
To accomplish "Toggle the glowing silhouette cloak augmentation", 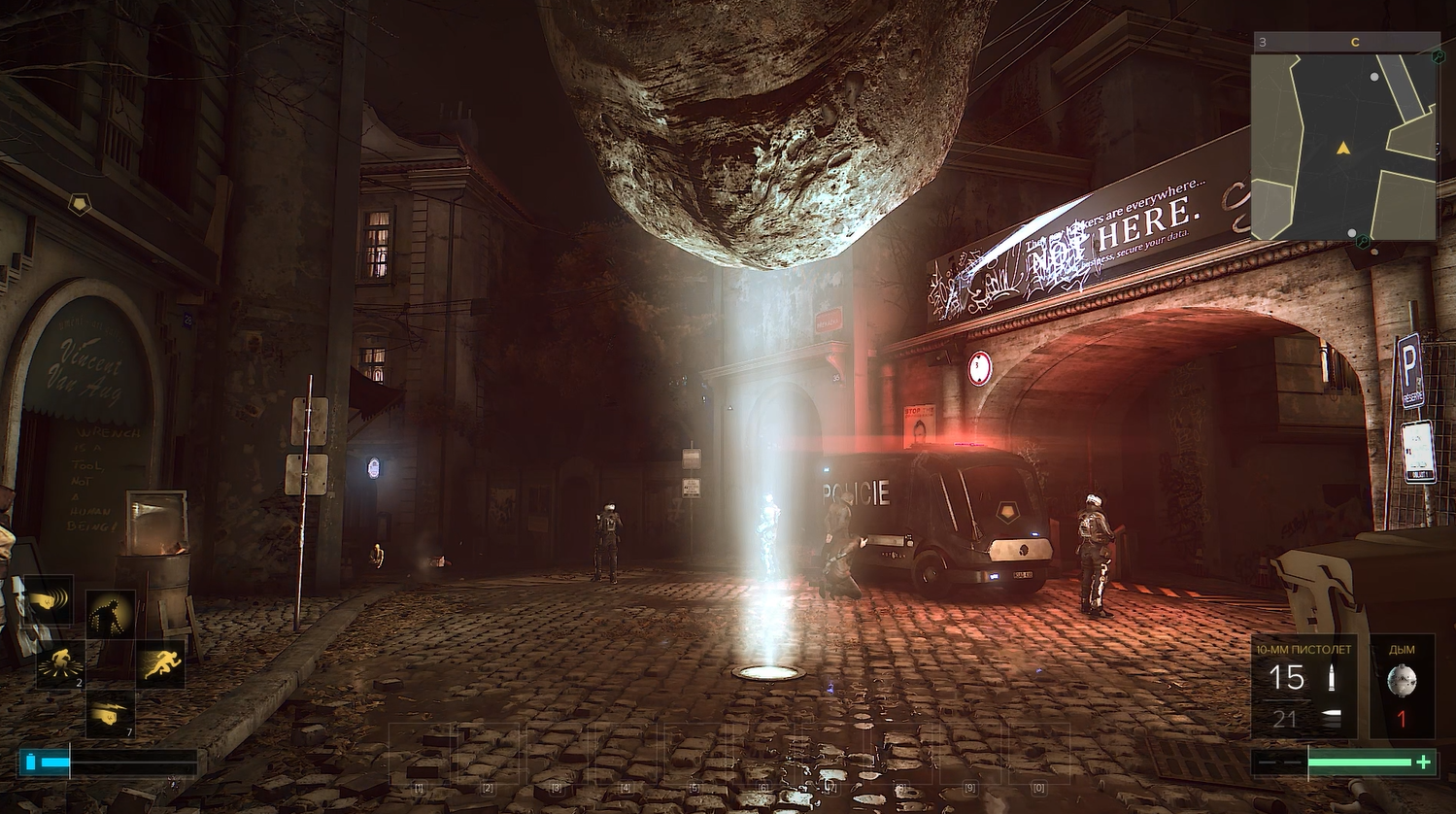I will click(110, 615).
